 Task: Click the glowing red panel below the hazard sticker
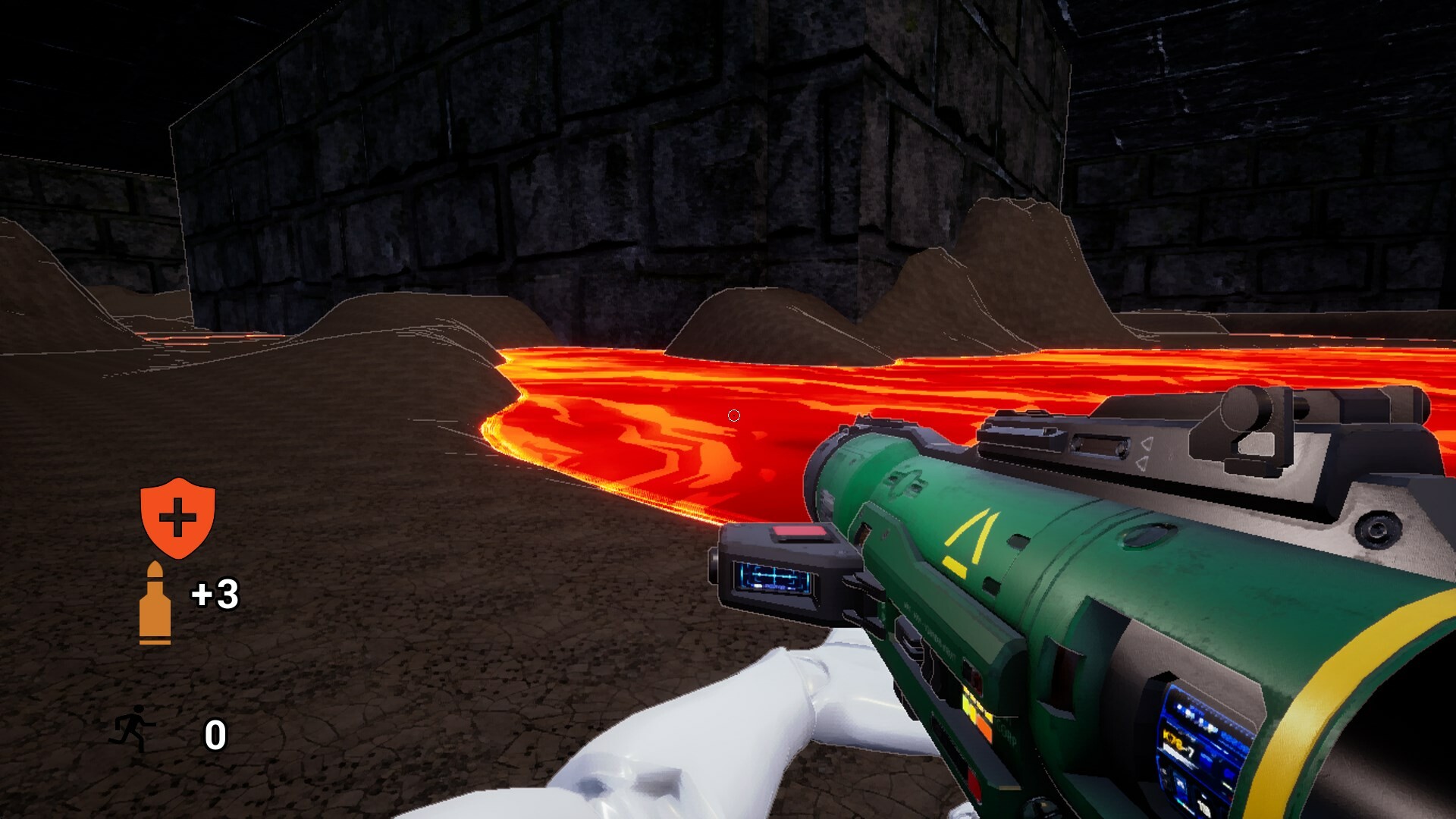pyautogui.click(x=973, y=783)
